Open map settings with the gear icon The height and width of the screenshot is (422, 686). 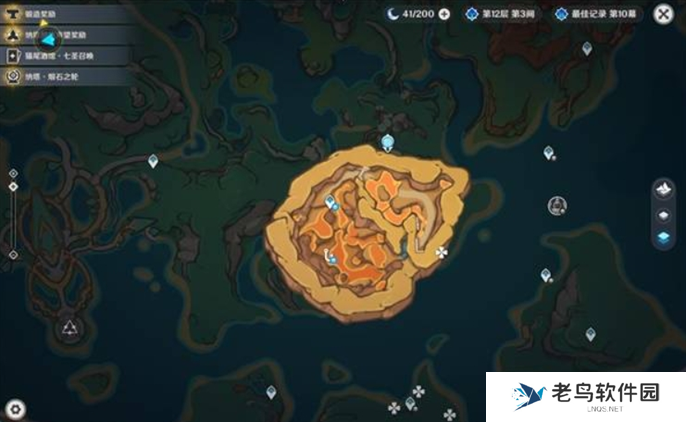[14, 408]
